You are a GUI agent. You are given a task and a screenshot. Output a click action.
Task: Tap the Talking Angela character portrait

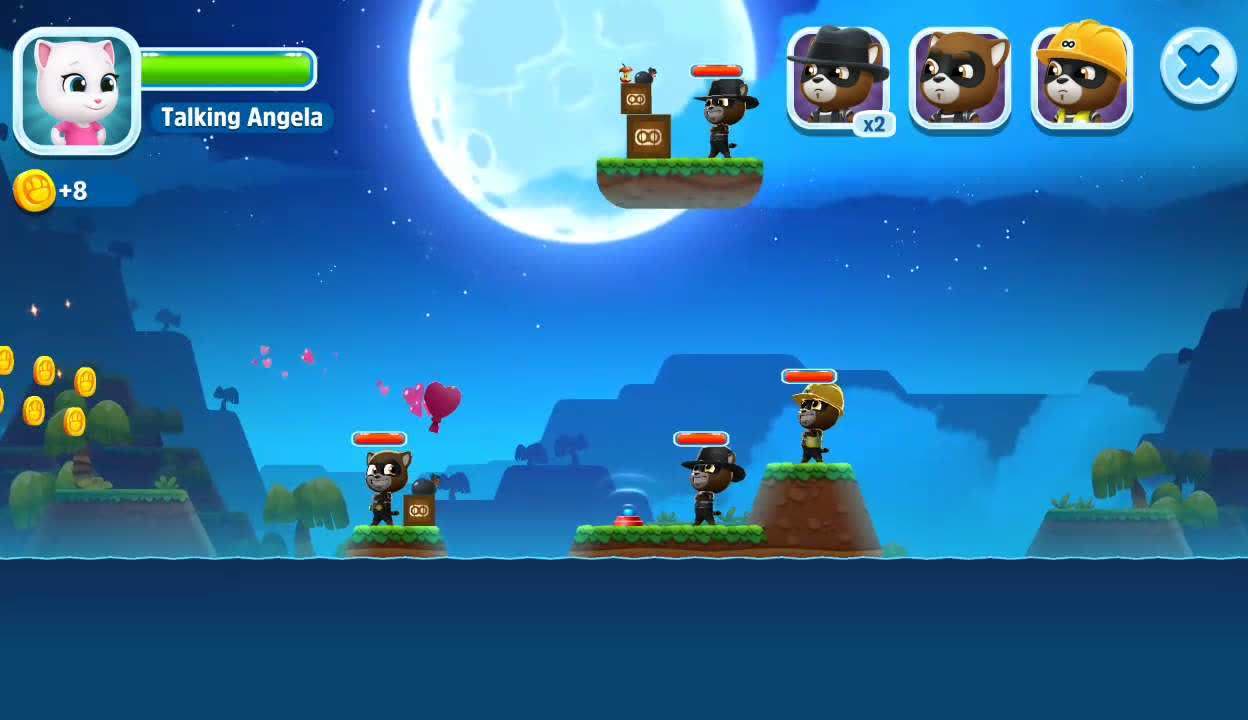tap(77, 90)
